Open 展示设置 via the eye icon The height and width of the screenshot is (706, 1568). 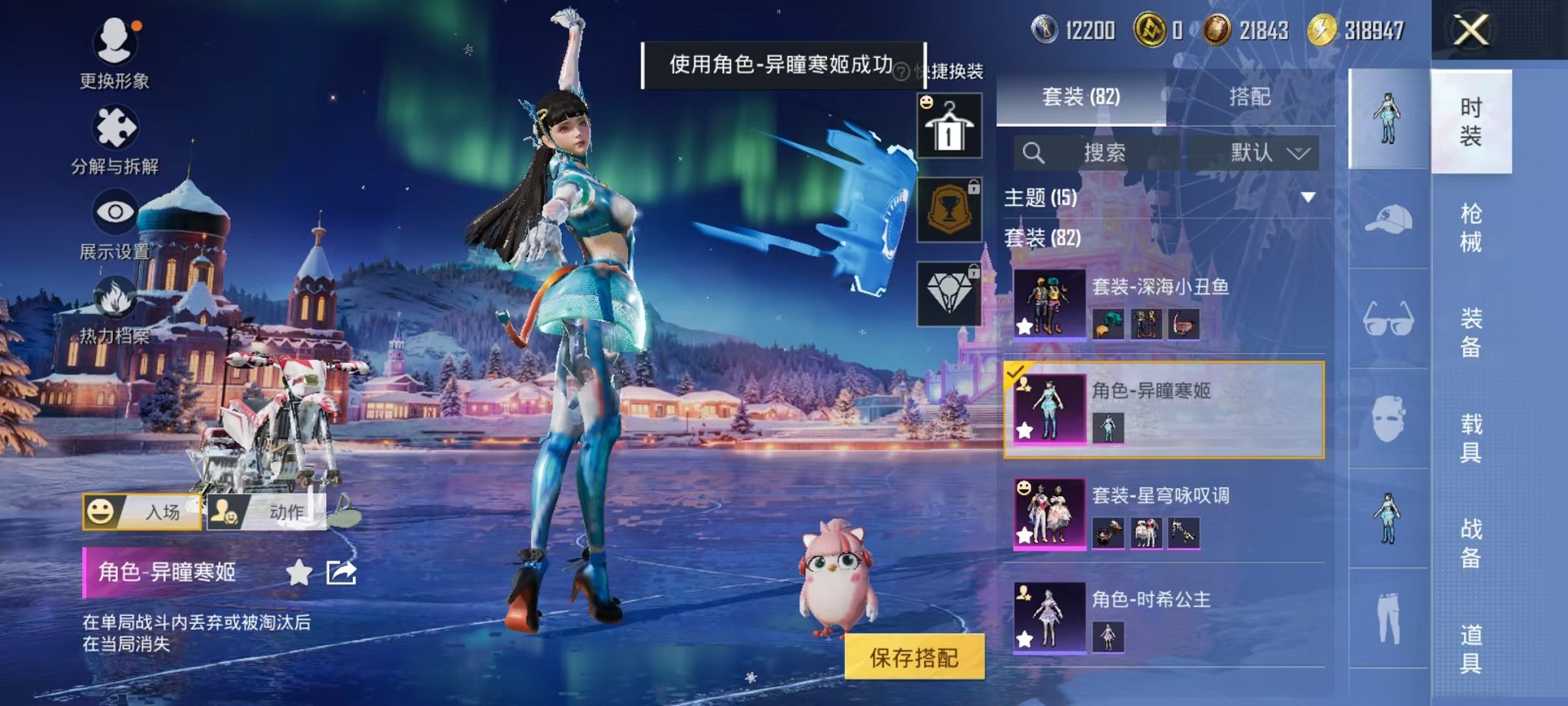click(x=114, y=211)
